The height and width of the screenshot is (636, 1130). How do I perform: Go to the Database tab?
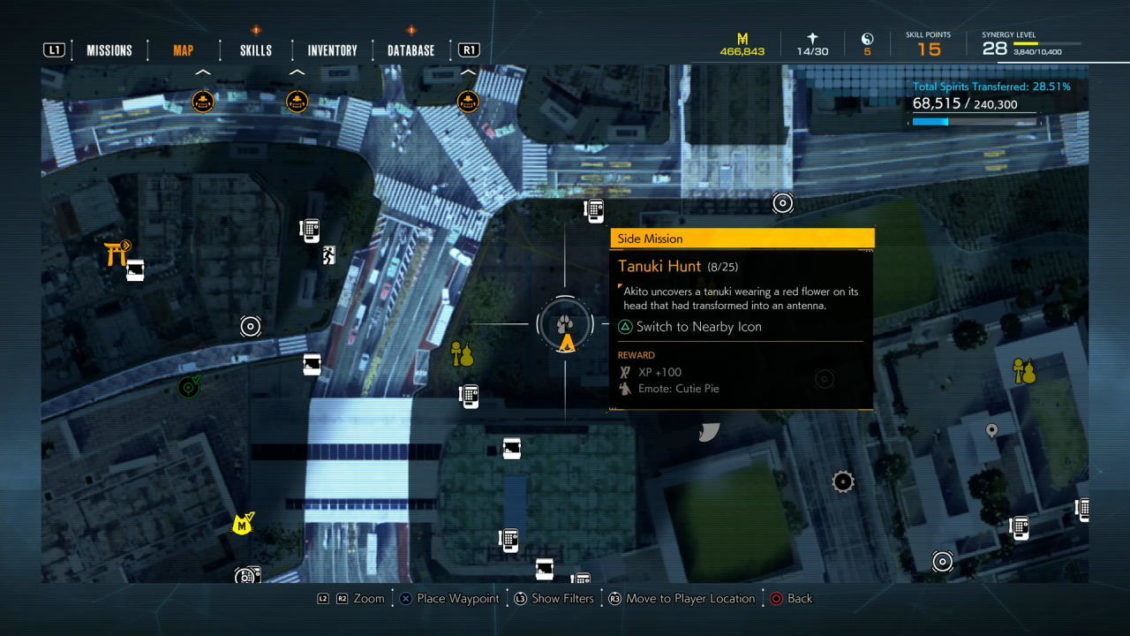coord(411,50)
